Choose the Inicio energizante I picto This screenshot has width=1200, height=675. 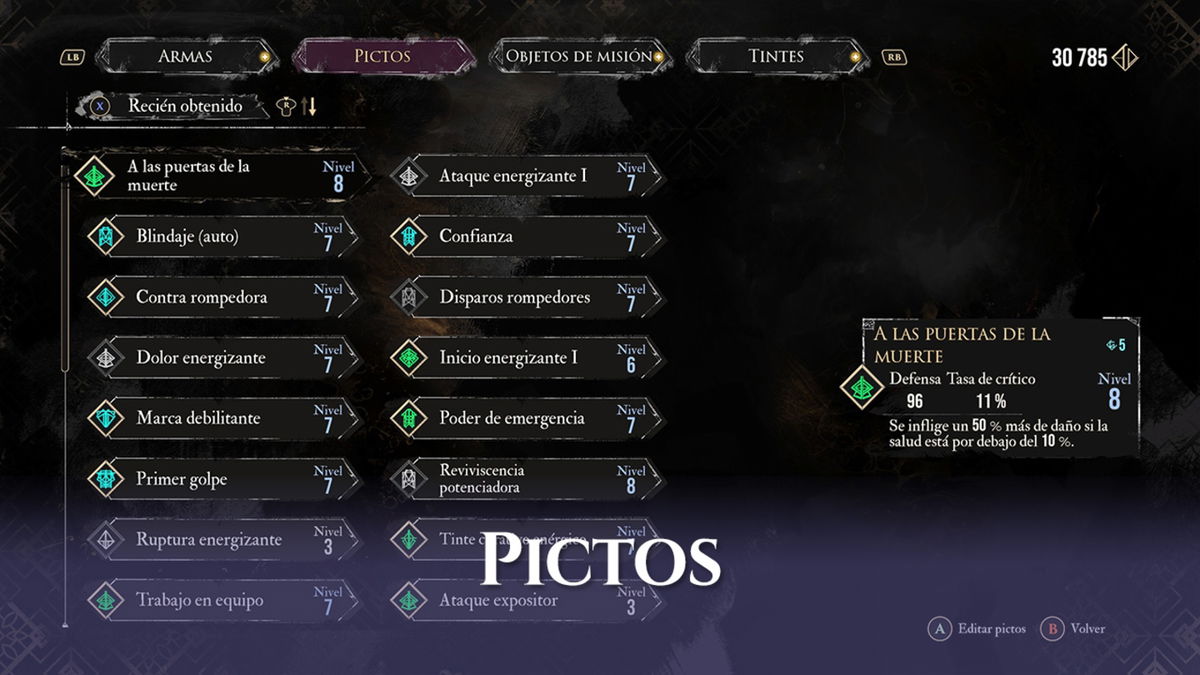coord(525,358)
